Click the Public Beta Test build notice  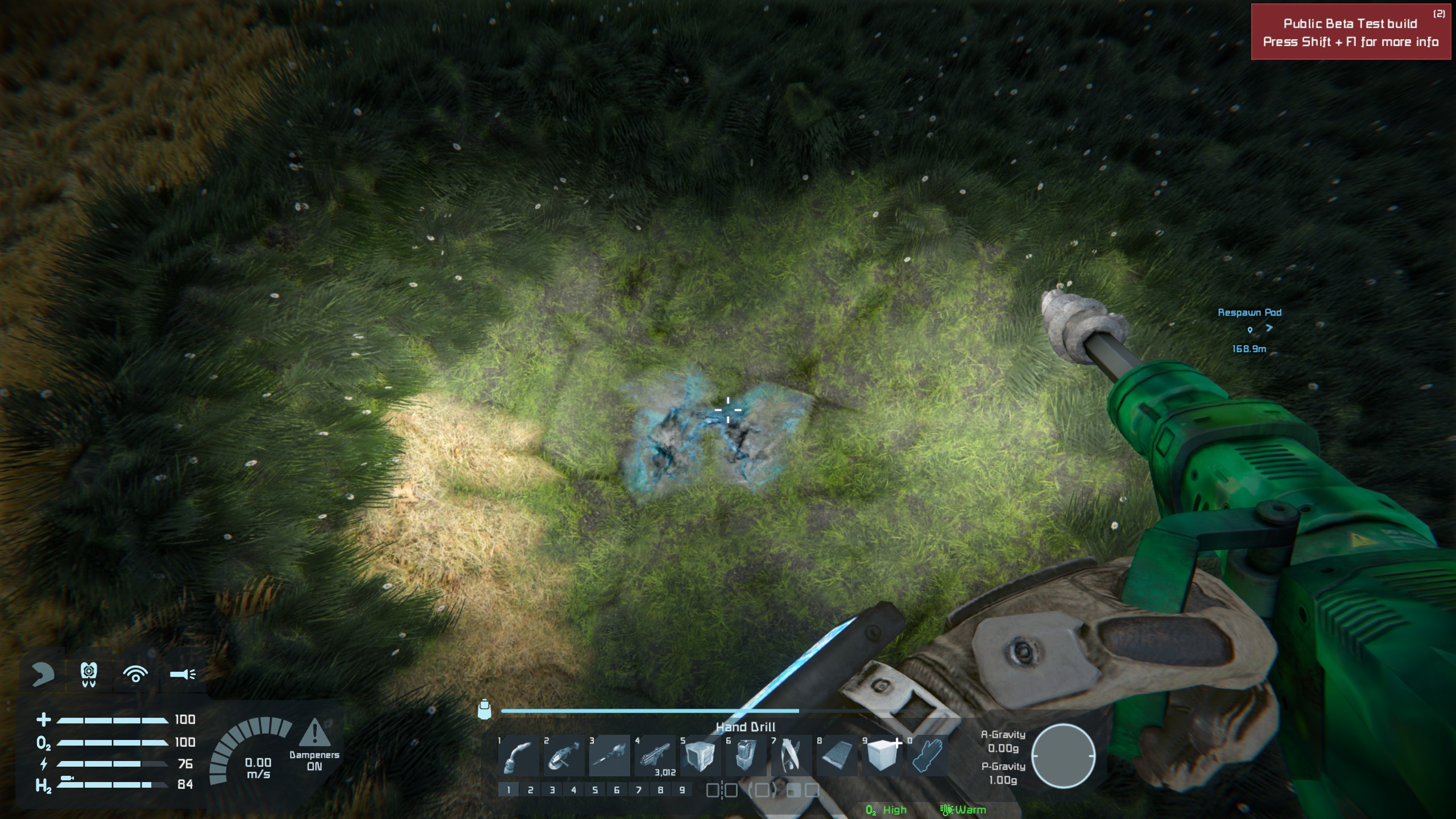[x=1350, y=32]
